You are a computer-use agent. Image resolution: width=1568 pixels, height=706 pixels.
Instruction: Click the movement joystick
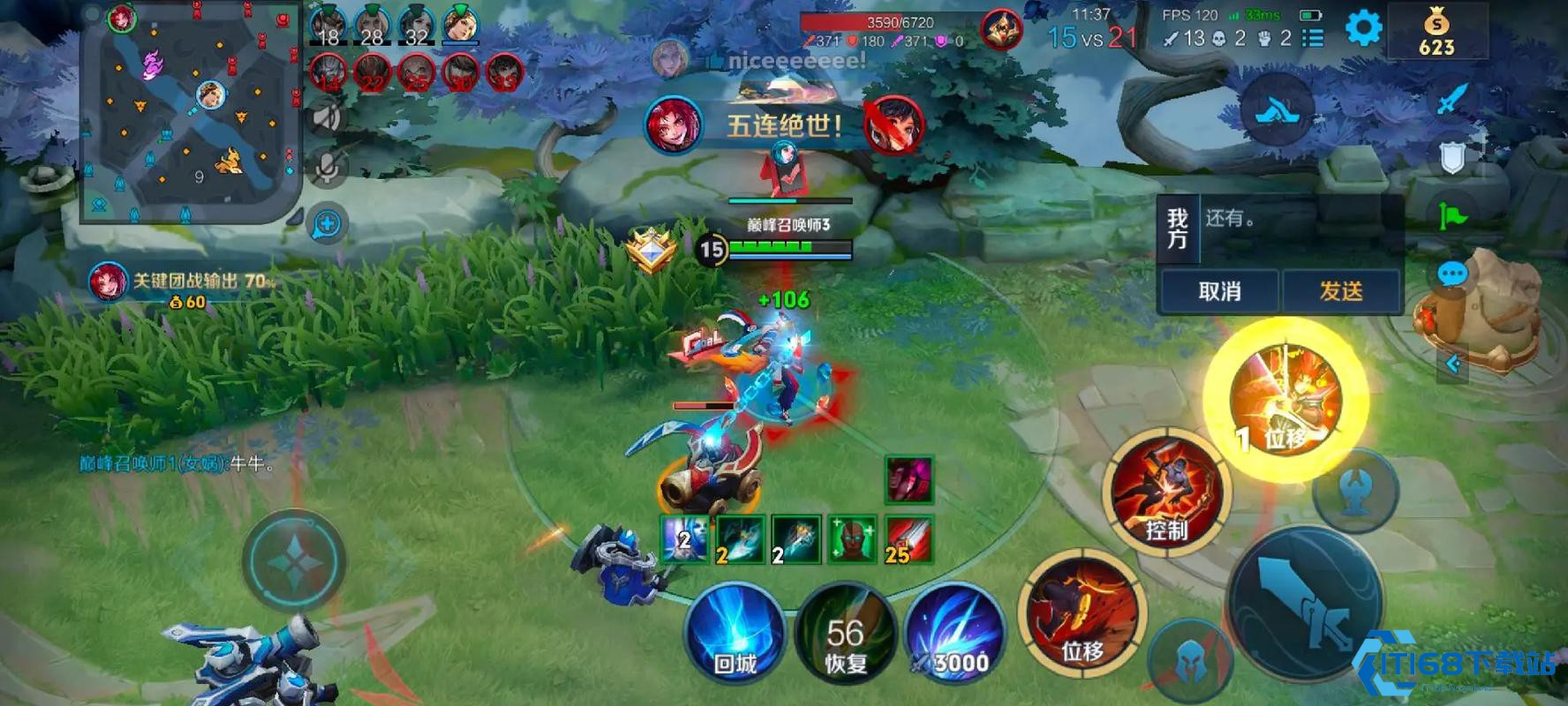(294, 560)
